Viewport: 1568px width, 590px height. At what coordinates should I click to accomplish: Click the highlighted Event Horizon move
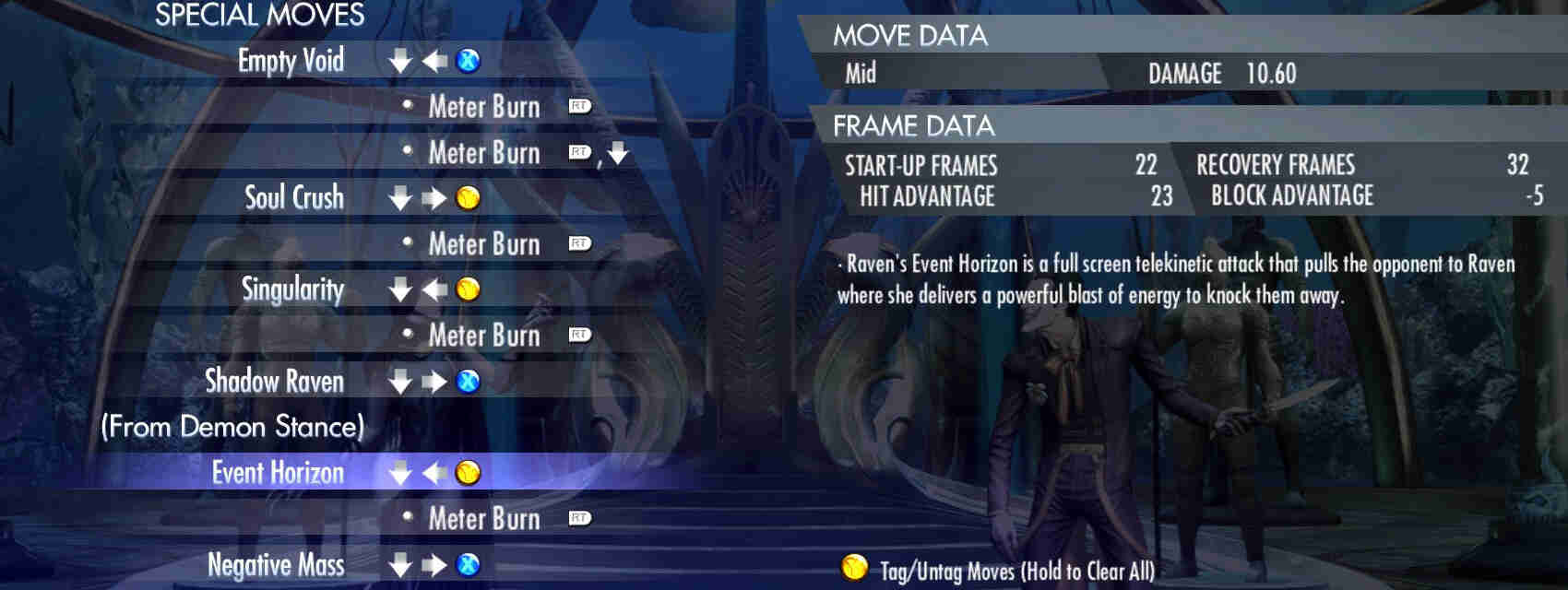278,473
